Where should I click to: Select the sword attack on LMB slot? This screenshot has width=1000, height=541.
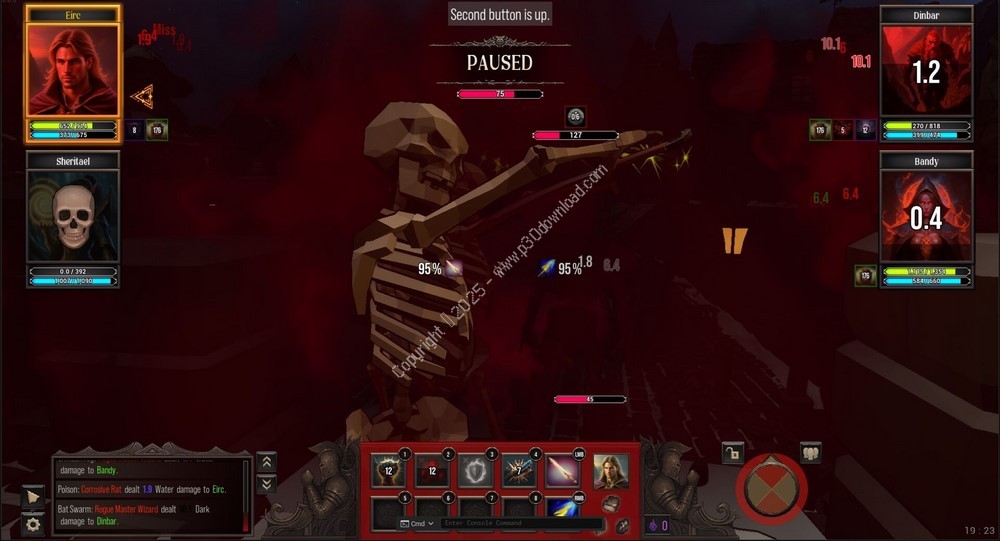[x=561, y=471]
